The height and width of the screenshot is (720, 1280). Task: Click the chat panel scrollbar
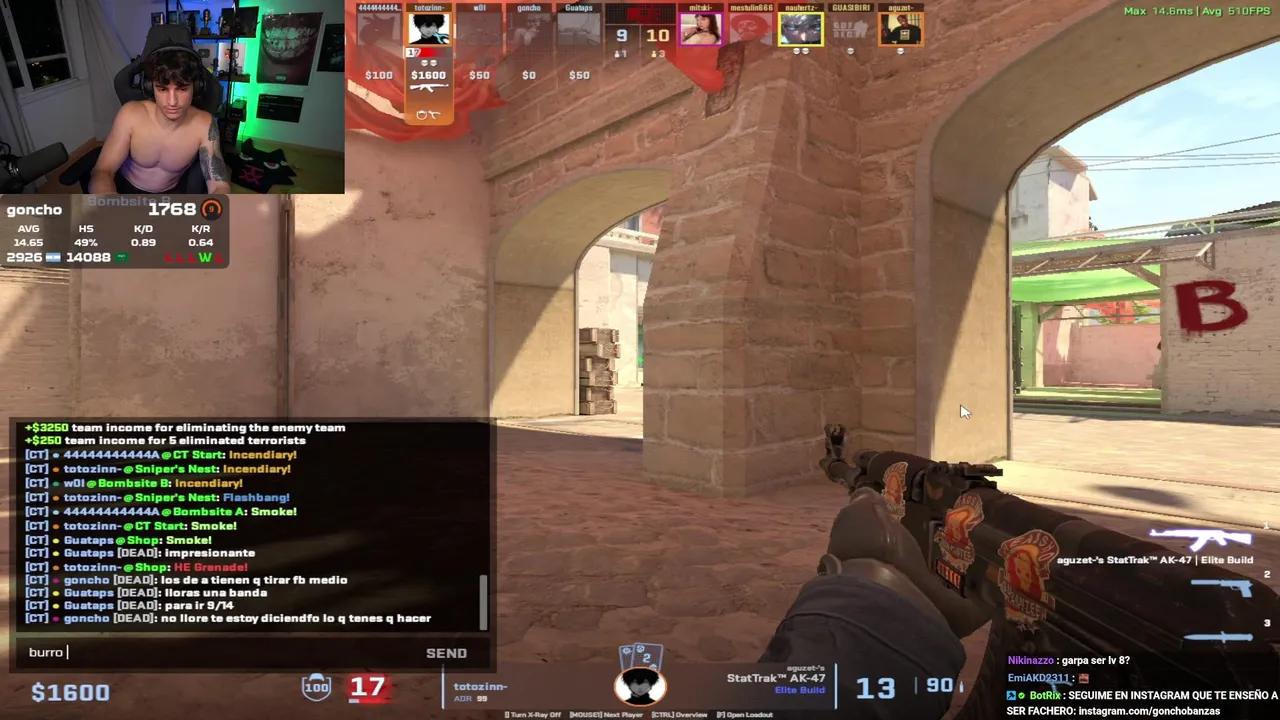484,600
